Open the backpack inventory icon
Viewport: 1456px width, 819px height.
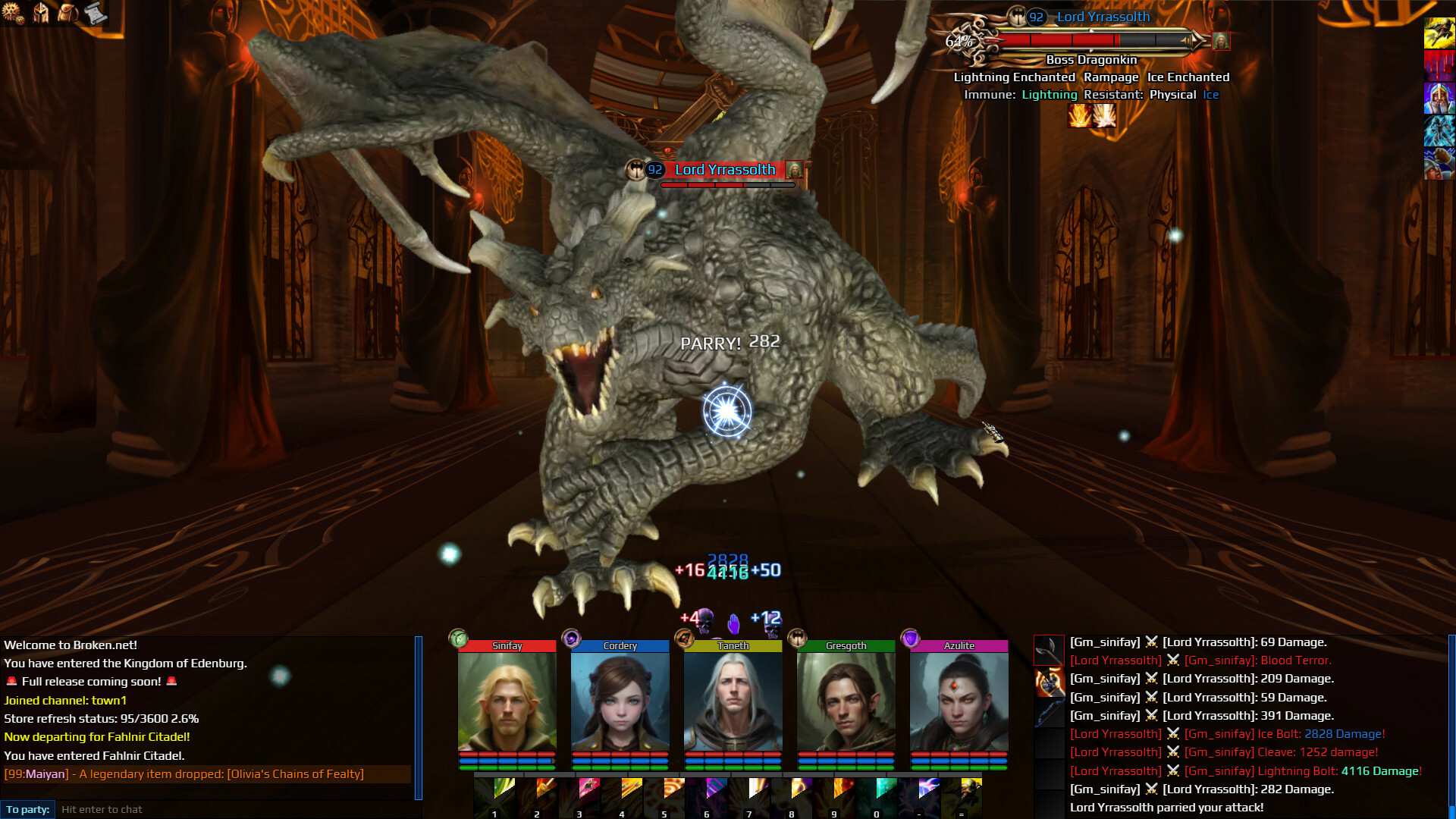67,13
